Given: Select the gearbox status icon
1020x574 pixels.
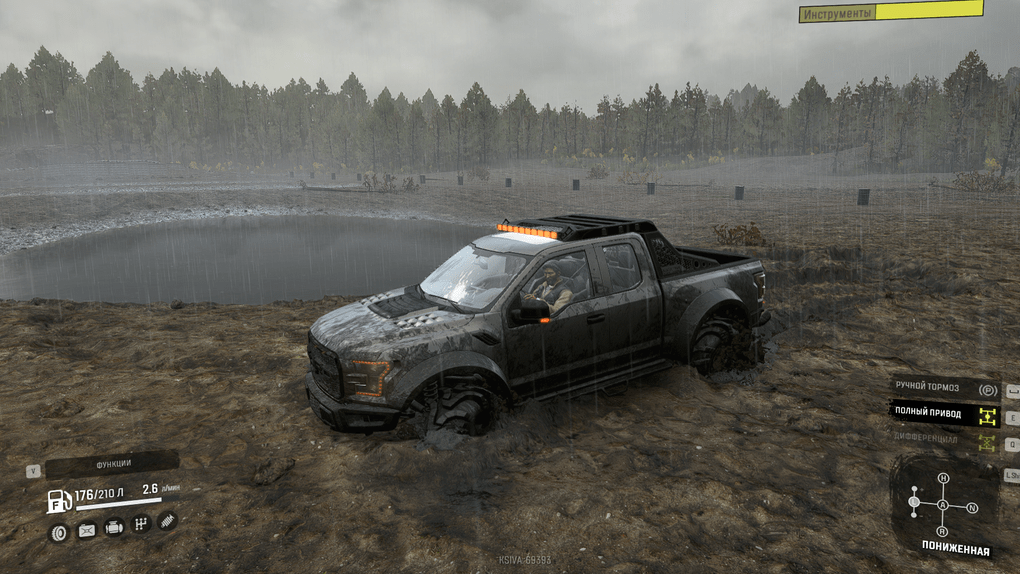Looking at the screenshot, I should (141, 523).
